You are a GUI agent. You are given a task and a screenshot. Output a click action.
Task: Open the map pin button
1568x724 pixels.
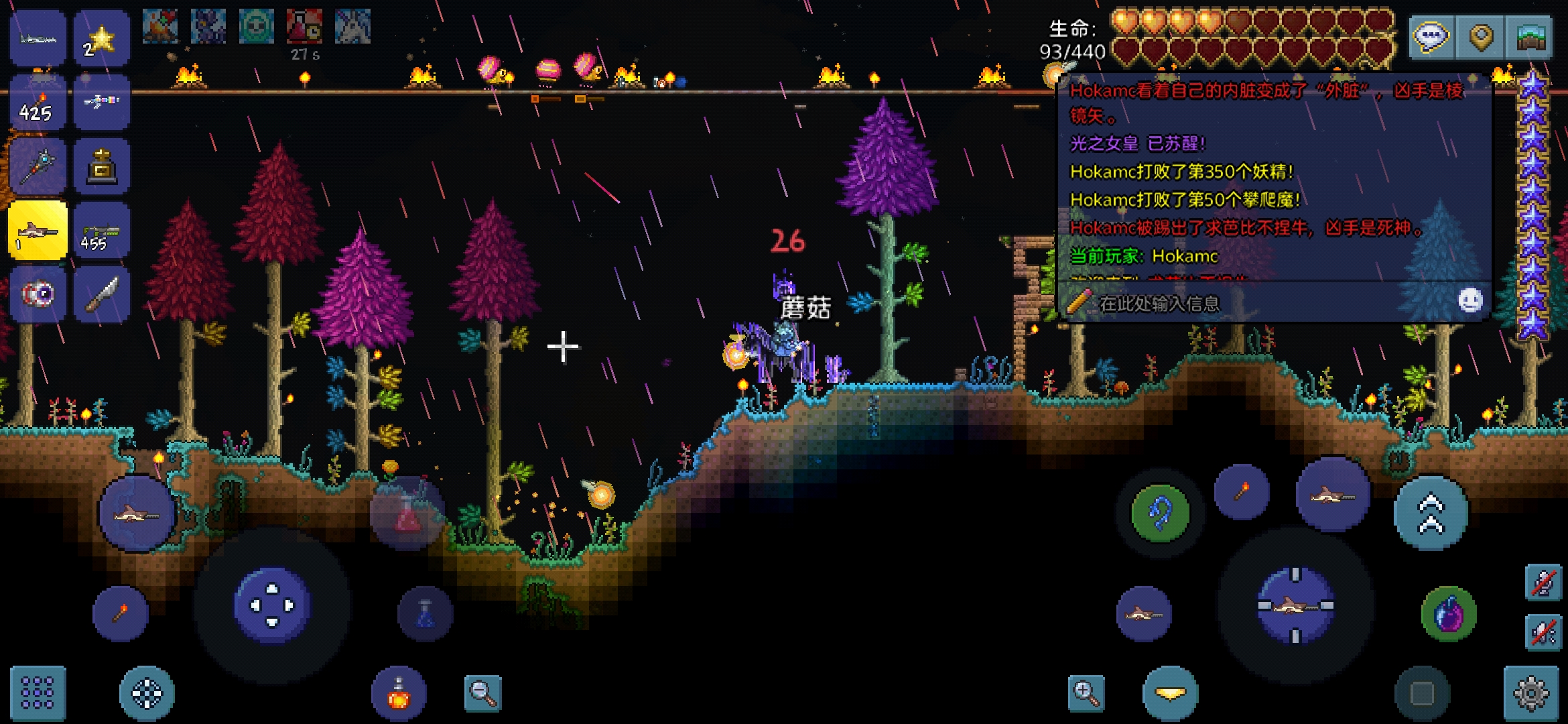[1481, 37]
